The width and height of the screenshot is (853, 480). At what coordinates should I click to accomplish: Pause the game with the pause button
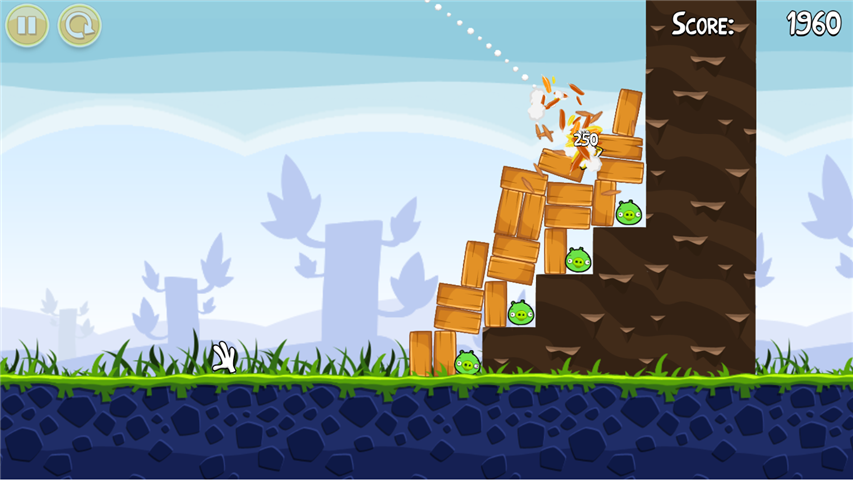click(27, 25)
